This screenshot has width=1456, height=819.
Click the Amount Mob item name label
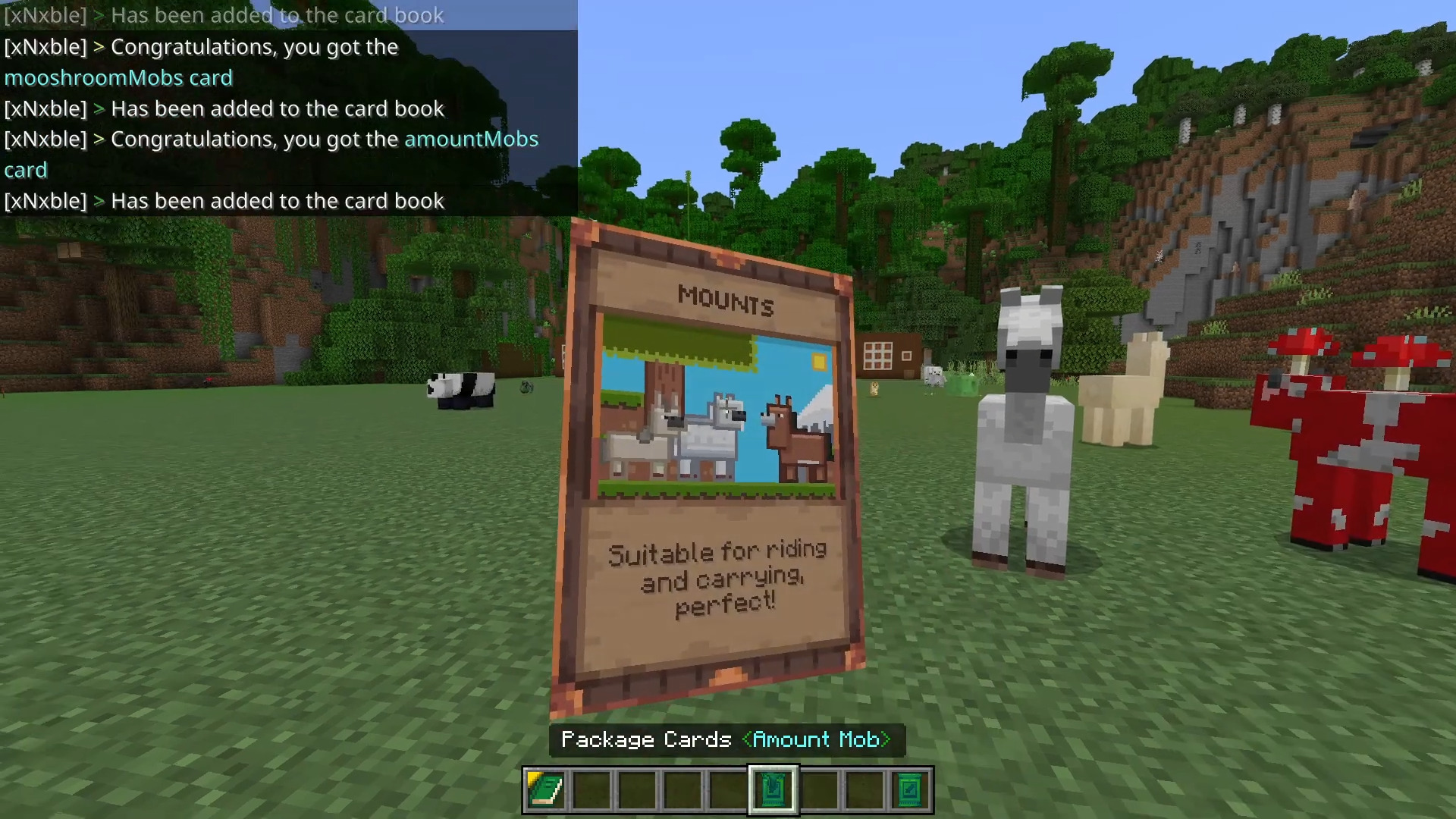point(817,739)
